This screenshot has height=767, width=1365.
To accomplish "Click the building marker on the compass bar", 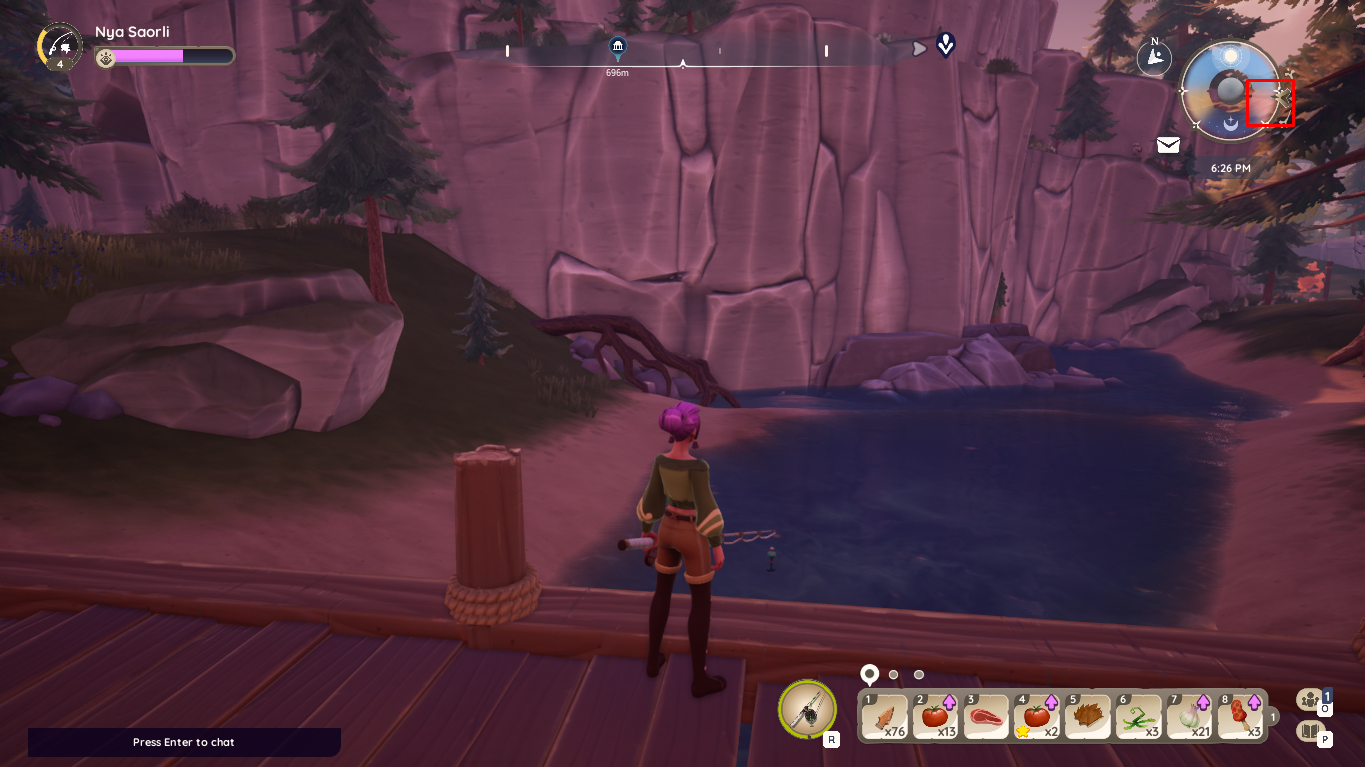I will pos(617,47).
